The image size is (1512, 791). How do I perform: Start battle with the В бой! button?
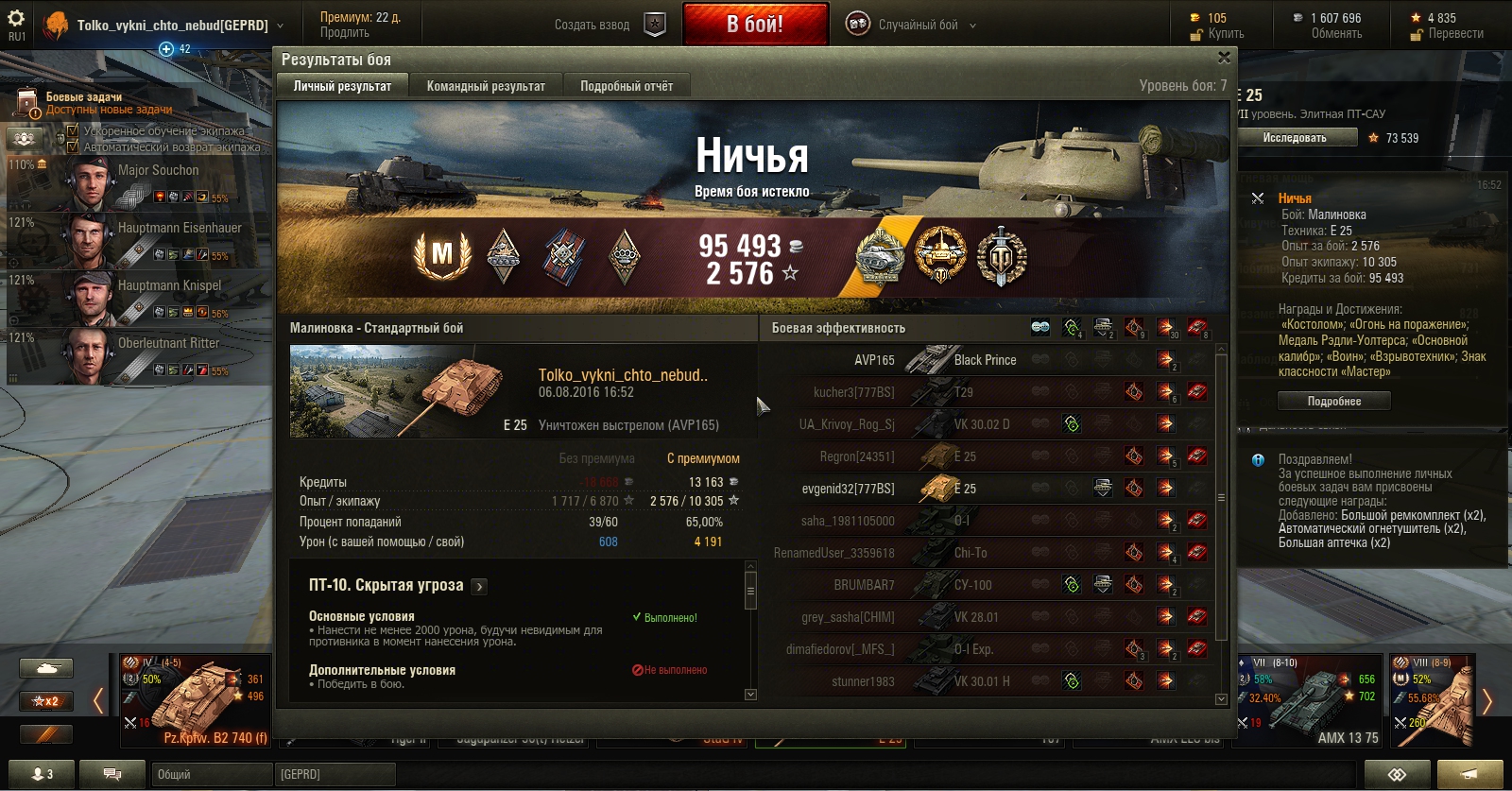pos(755,25)
